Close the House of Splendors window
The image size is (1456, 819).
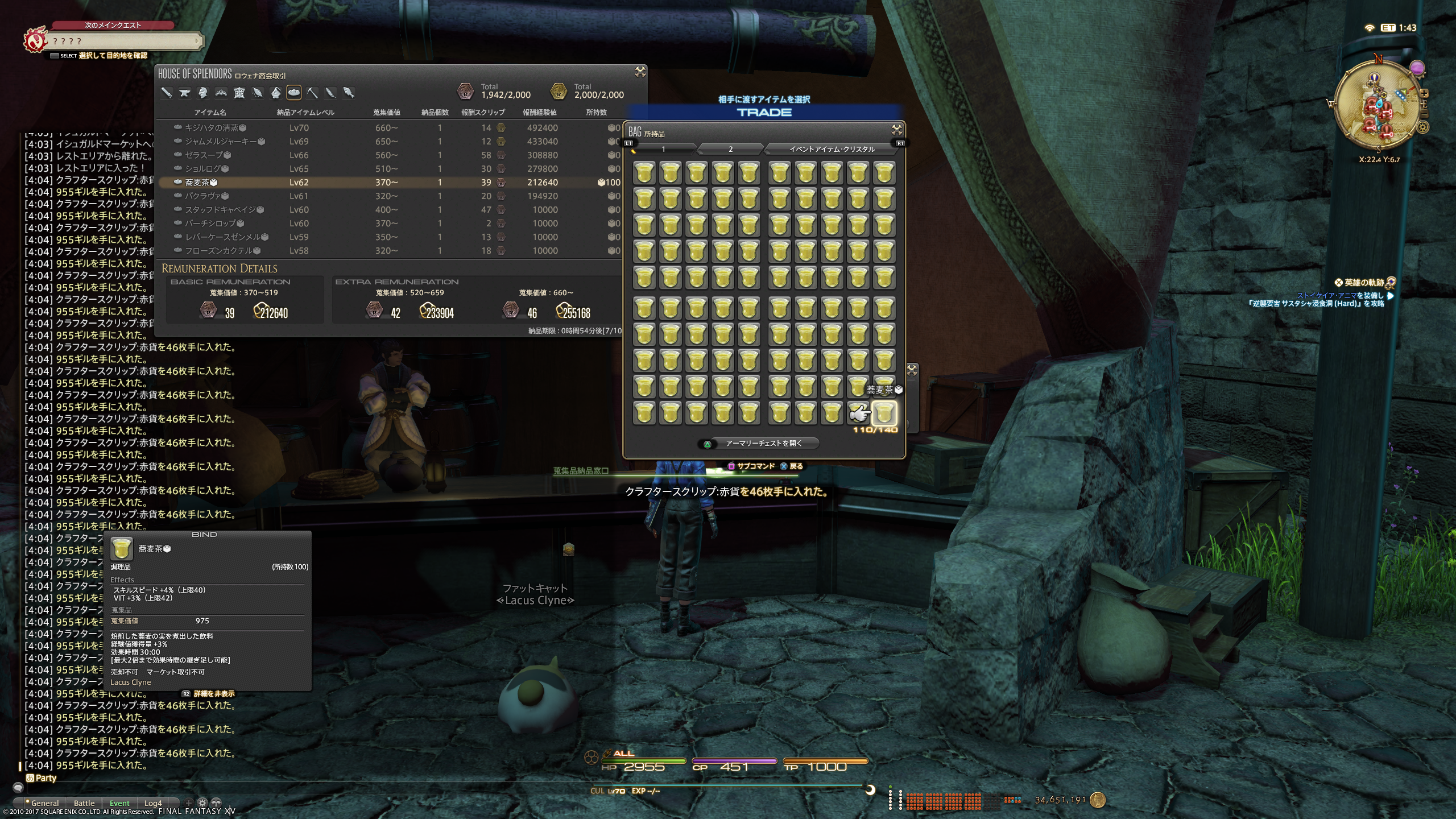pos(640,72)
